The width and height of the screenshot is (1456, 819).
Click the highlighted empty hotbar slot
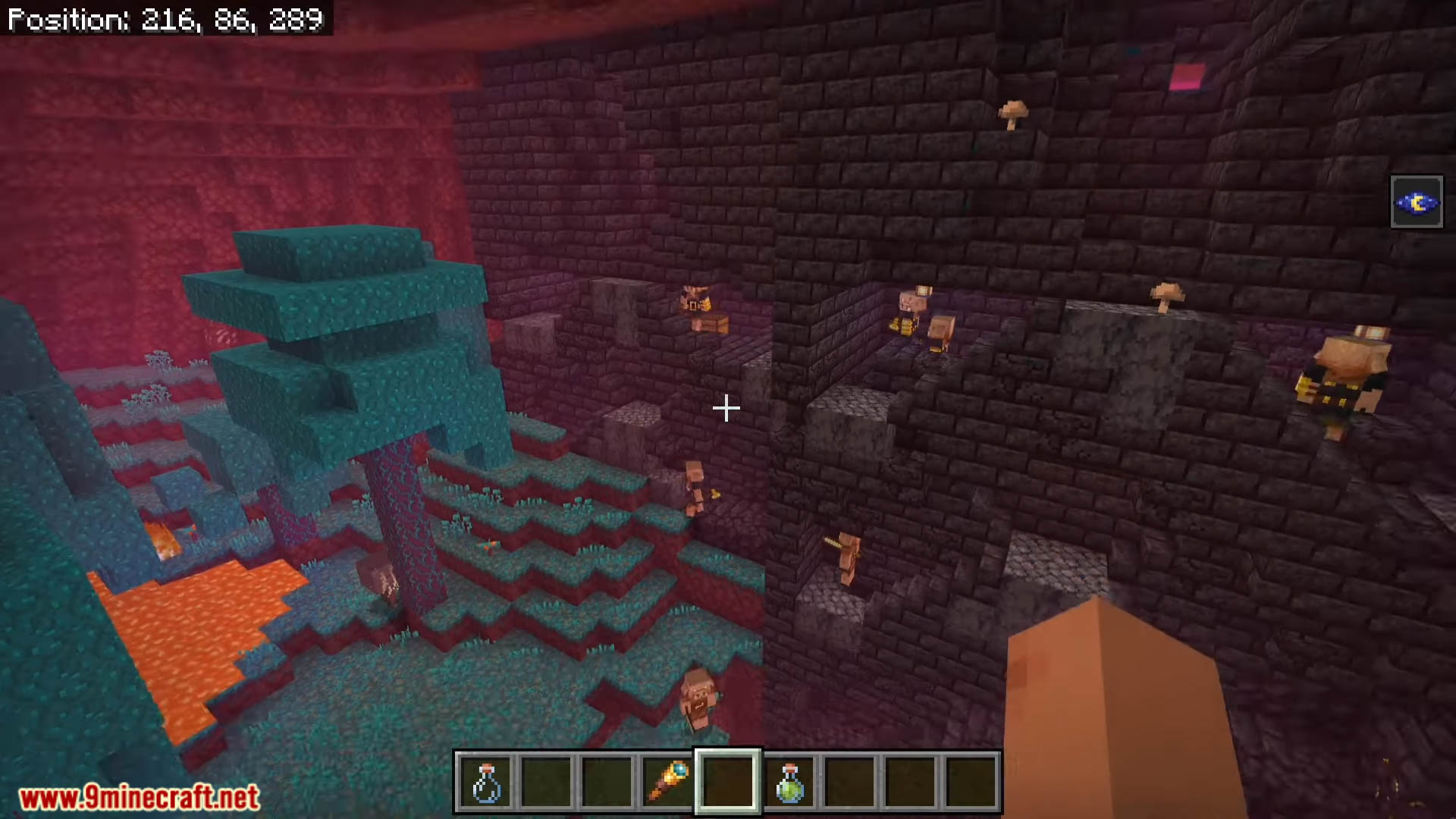point(728,783)
